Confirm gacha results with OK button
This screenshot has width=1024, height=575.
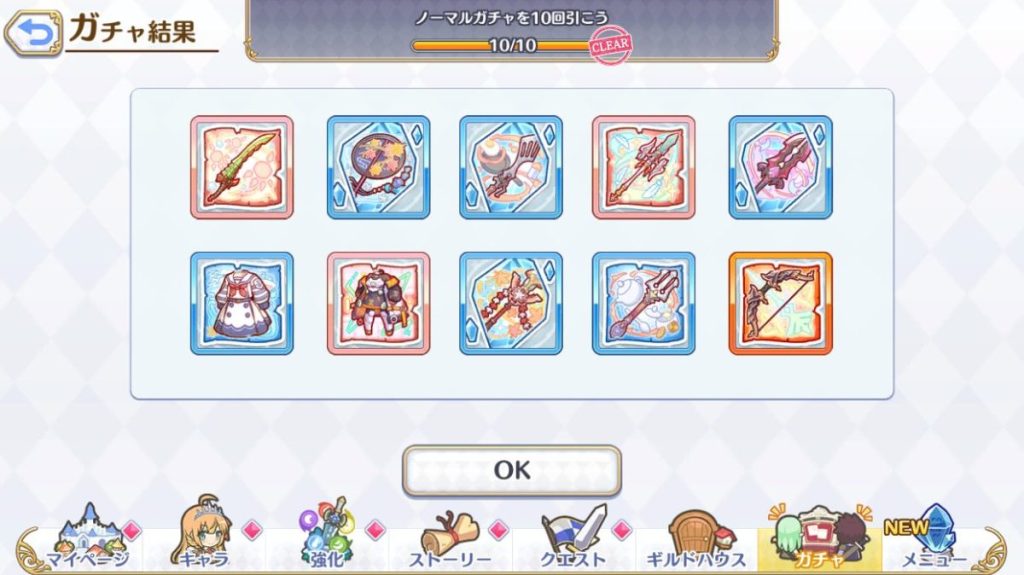[511, 470]
